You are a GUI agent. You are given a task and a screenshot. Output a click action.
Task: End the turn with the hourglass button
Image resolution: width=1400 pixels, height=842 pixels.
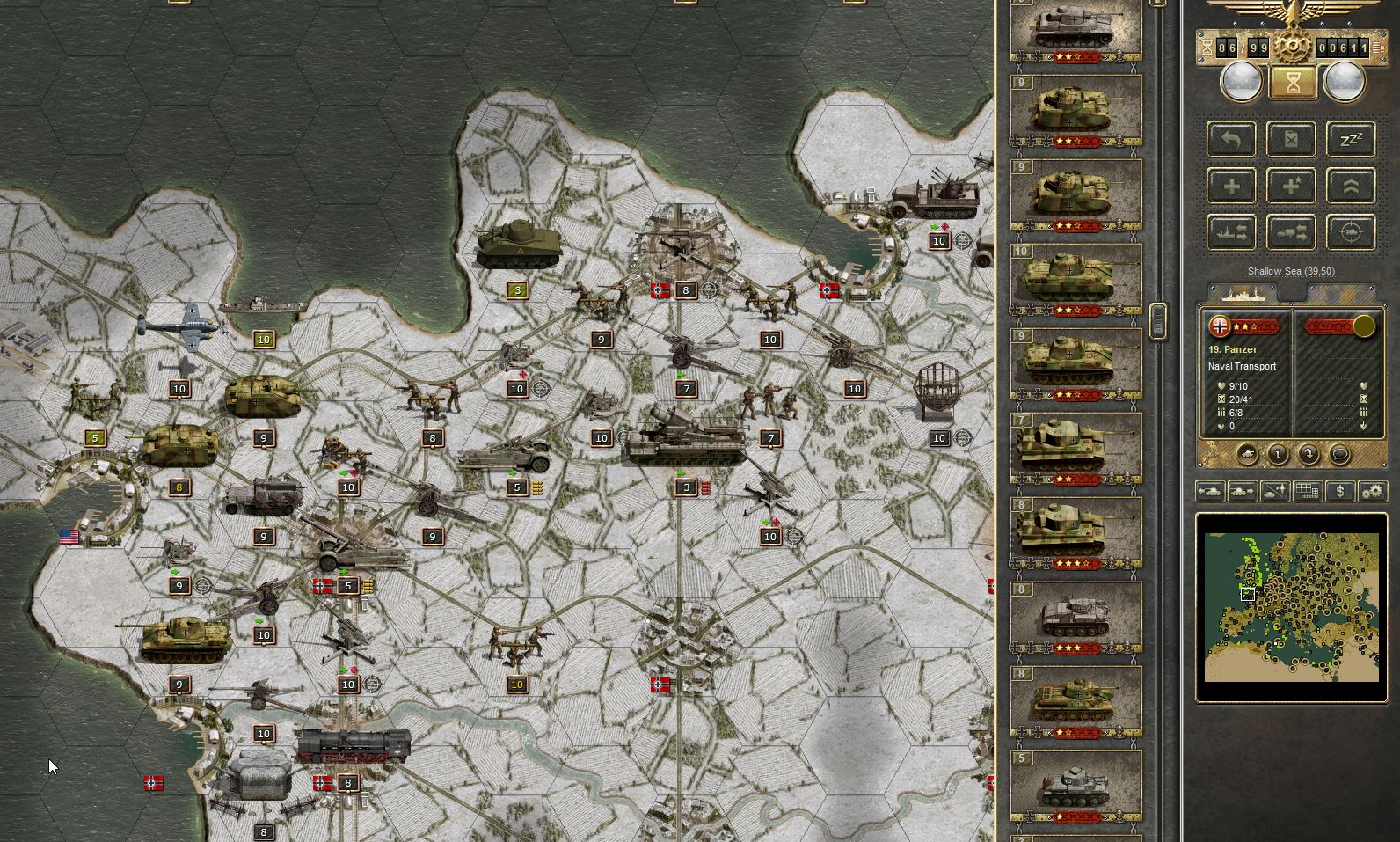click(1292, 84)
